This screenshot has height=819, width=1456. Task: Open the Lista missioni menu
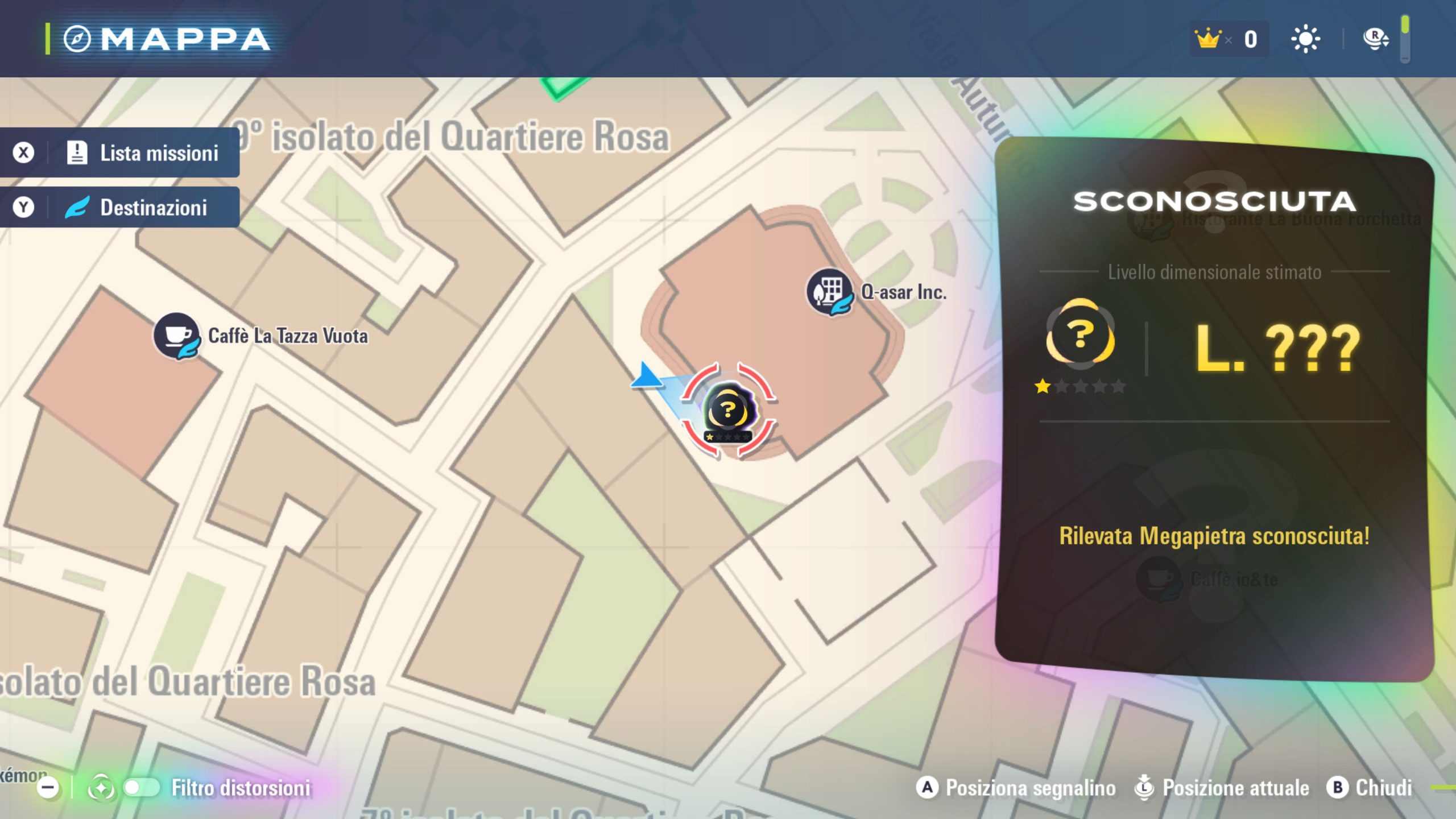[120, 152]
